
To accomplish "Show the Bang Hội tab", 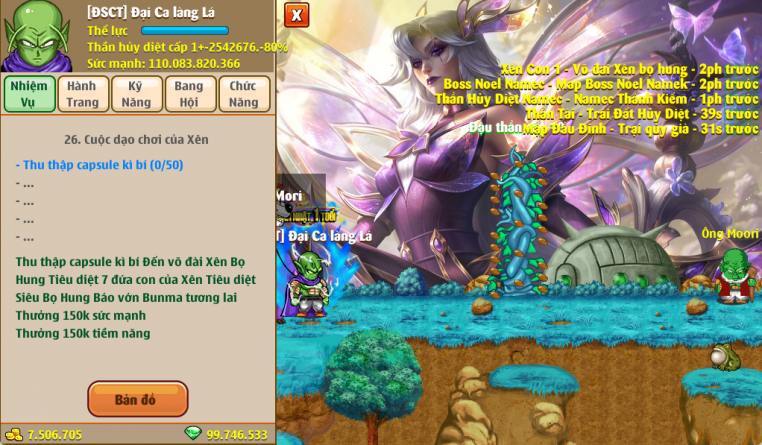I will coord(189,94).
